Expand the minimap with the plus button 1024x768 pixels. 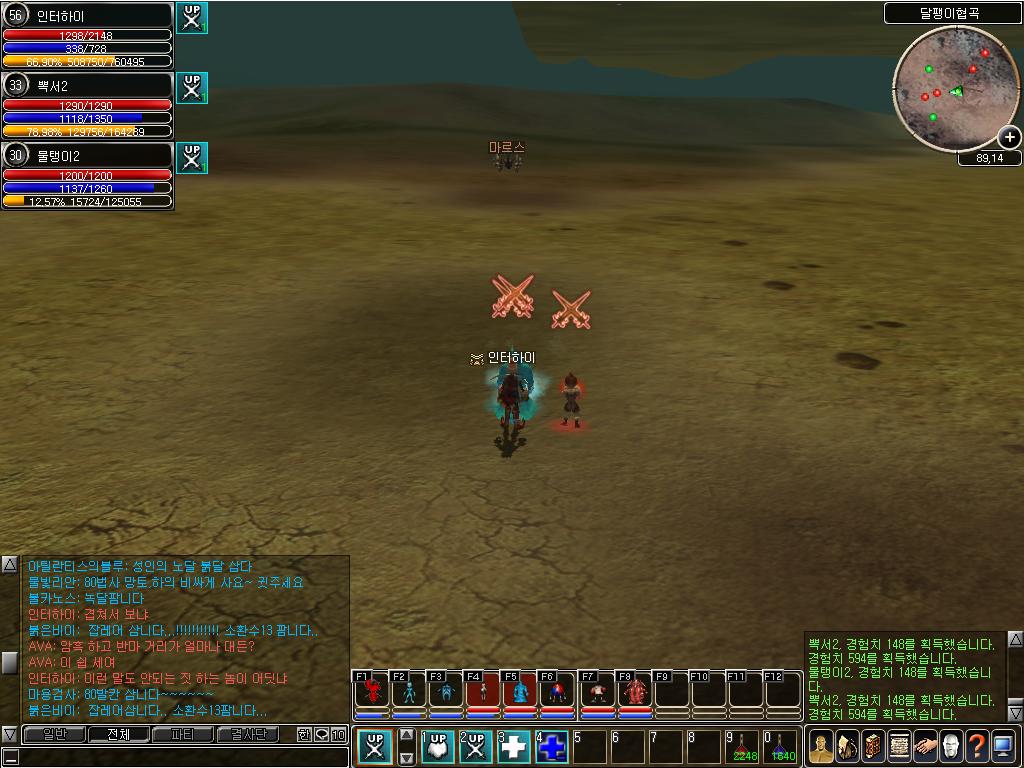1010,137
